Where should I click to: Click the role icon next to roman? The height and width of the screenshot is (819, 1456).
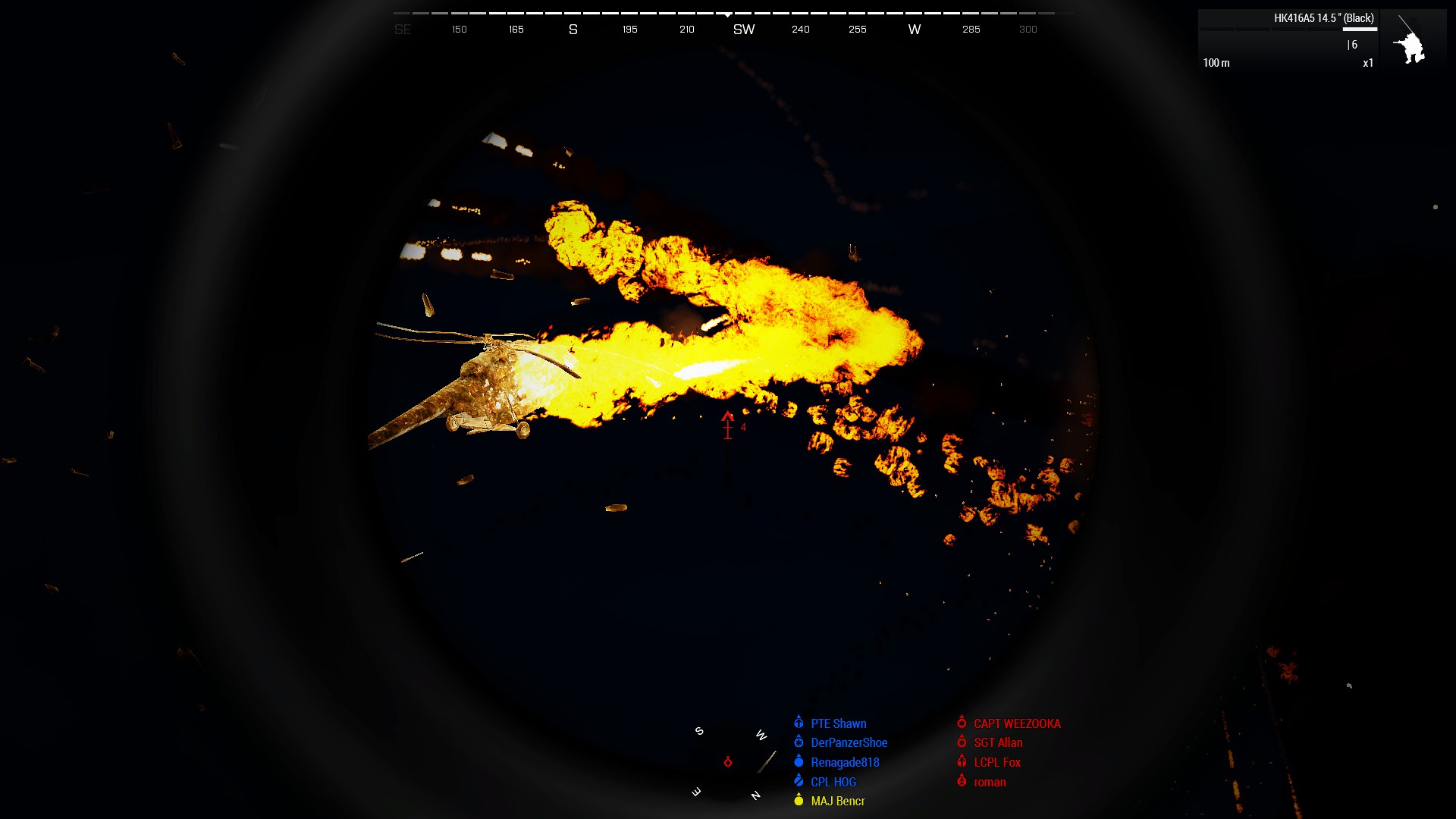pyautogui.click(x=962, y=782)
